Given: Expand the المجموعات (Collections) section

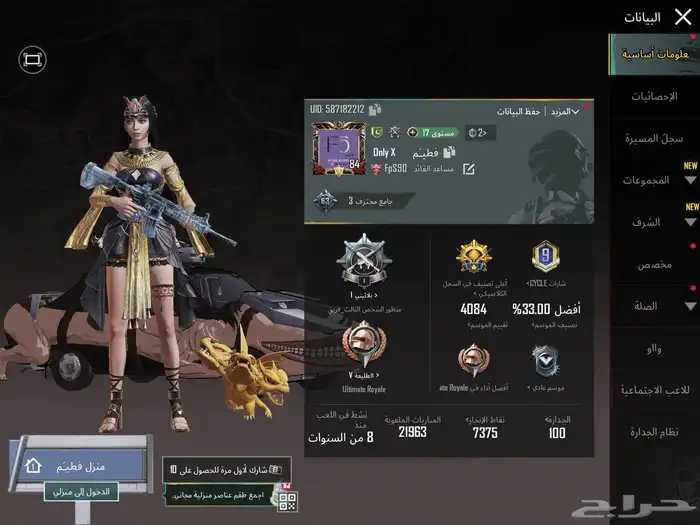Looking at the screenshot, I should click(655, 180).
